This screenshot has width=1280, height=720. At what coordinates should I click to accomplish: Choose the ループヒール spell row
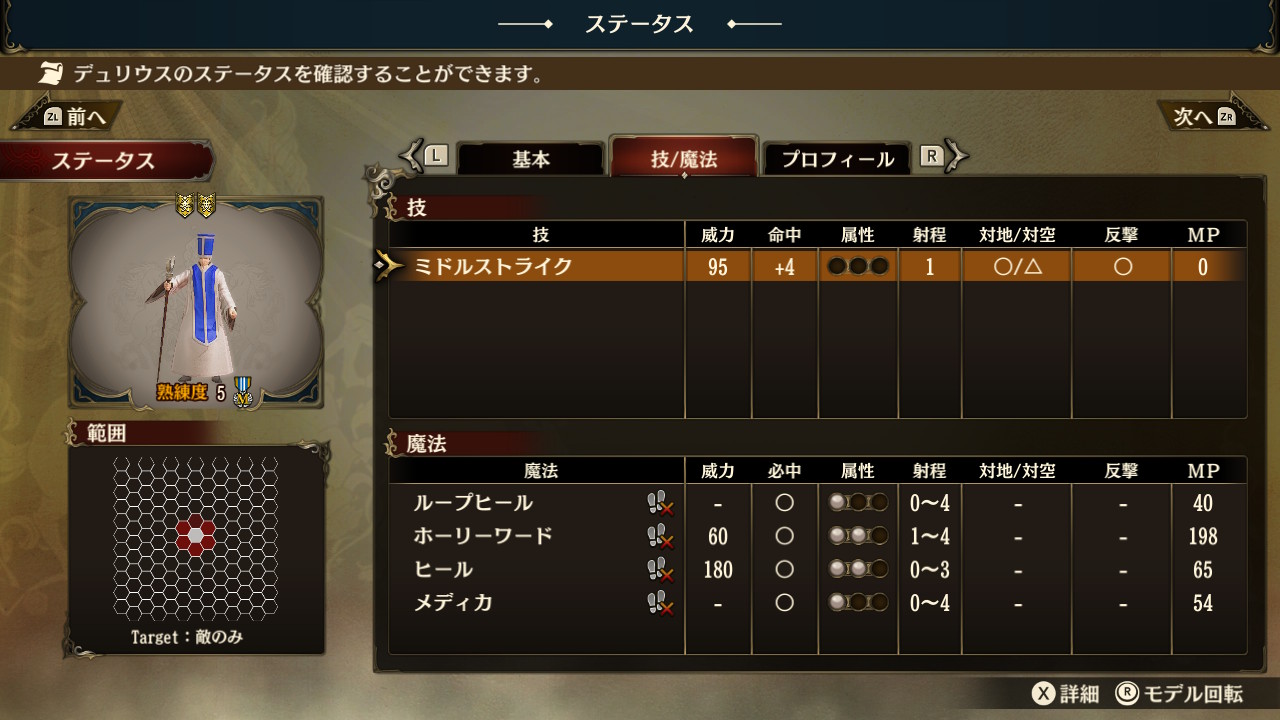(x=473, y=503)
